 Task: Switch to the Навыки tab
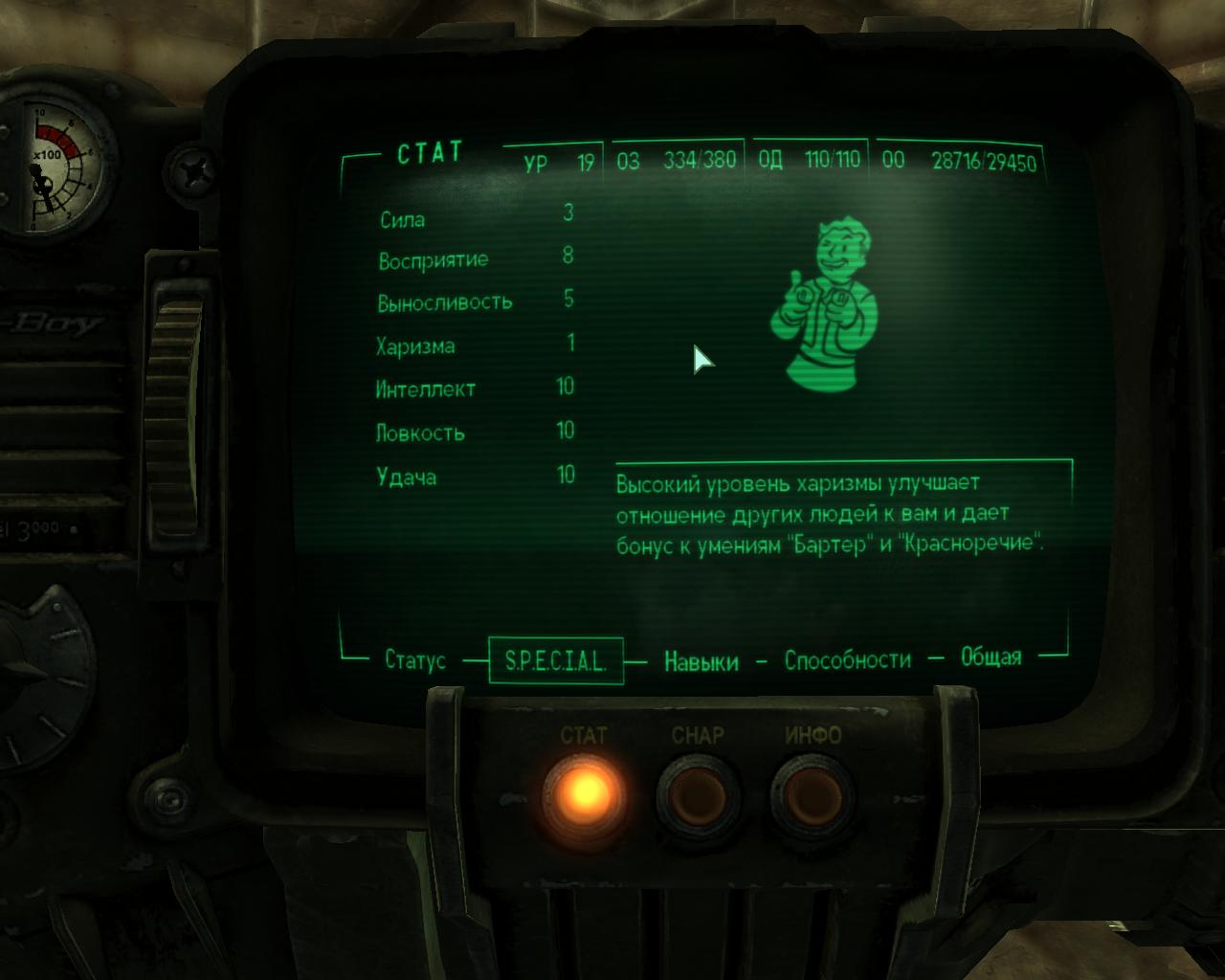[x=702, y=660]
